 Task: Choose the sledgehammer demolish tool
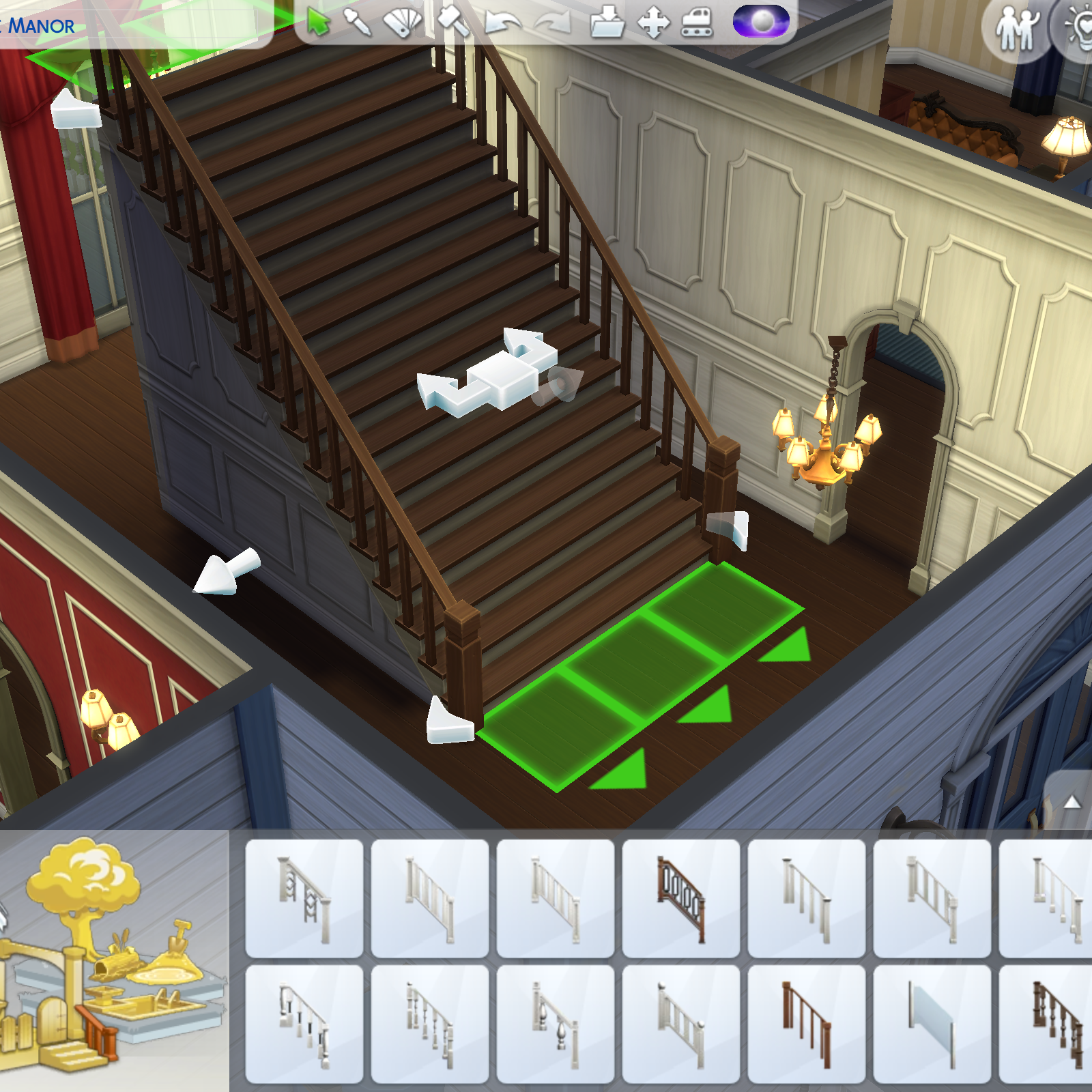point(452,21)
